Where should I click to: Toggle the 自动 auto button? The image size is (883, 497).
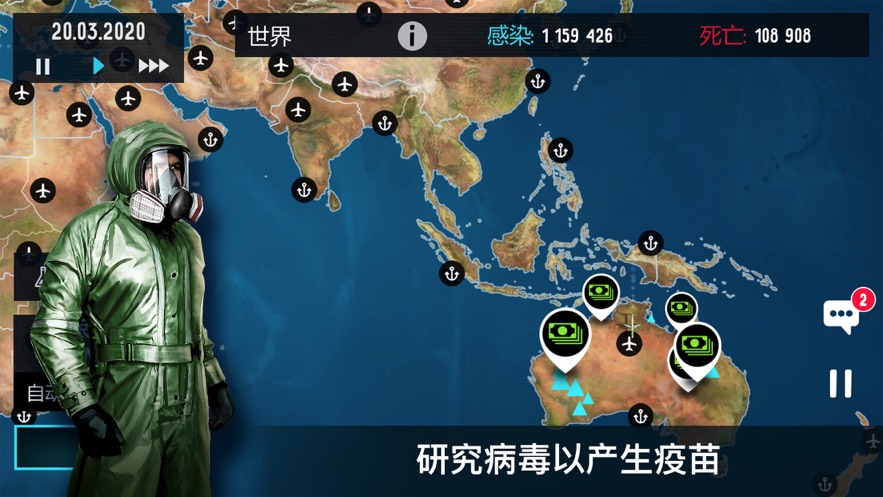point(42,393)
